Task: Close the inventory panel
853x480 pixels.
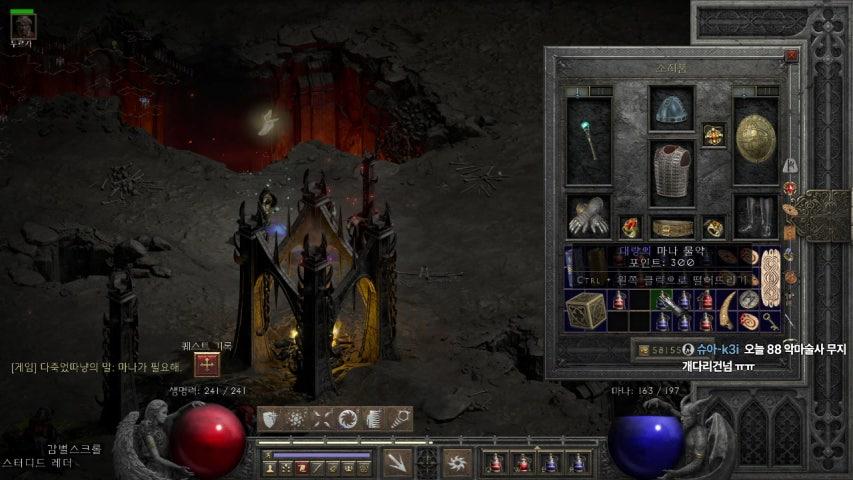Action: pyautogui.click(x=792, y=56)
